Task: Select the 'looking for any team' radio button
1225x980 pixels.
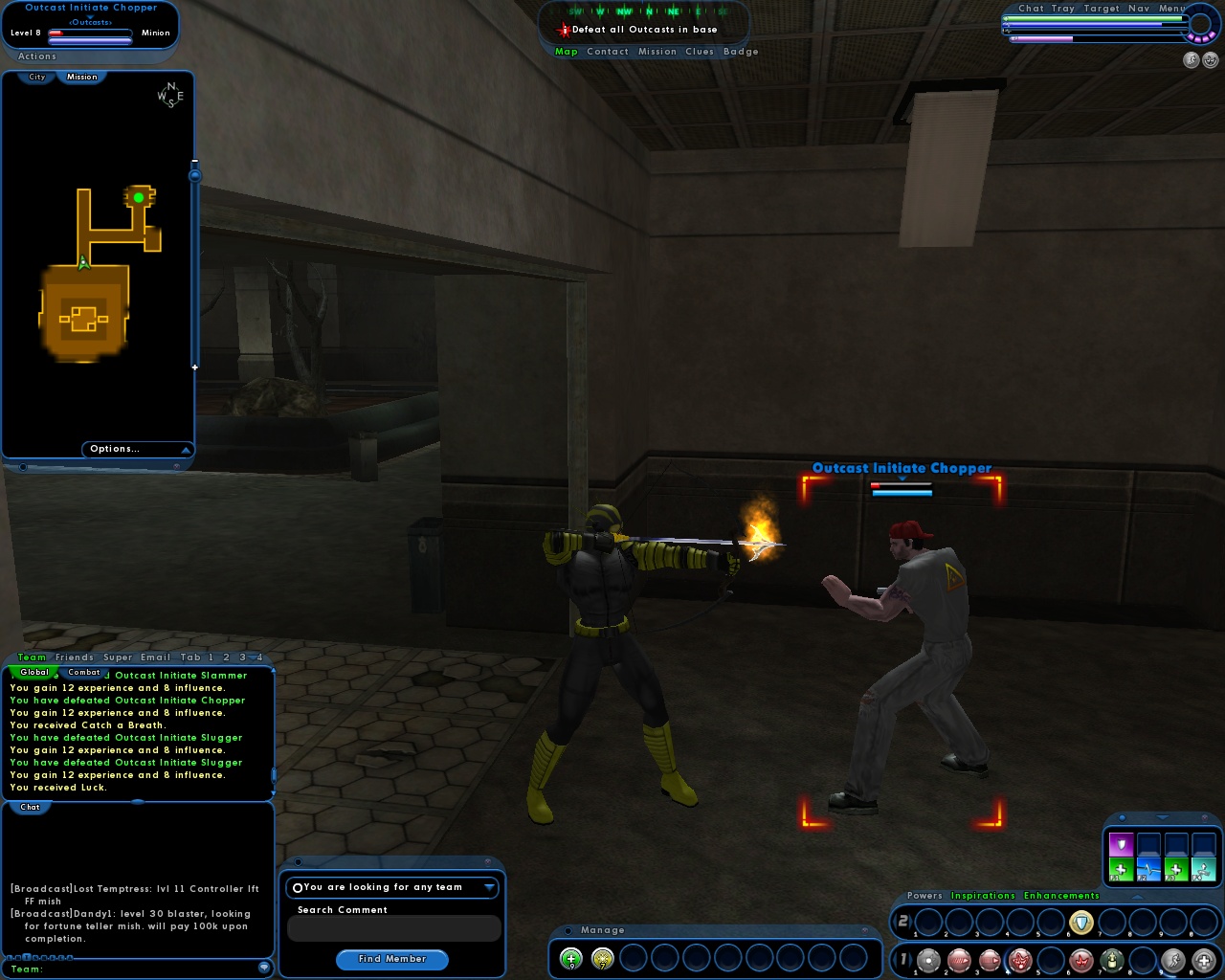Action: click(x=298, y=887)
